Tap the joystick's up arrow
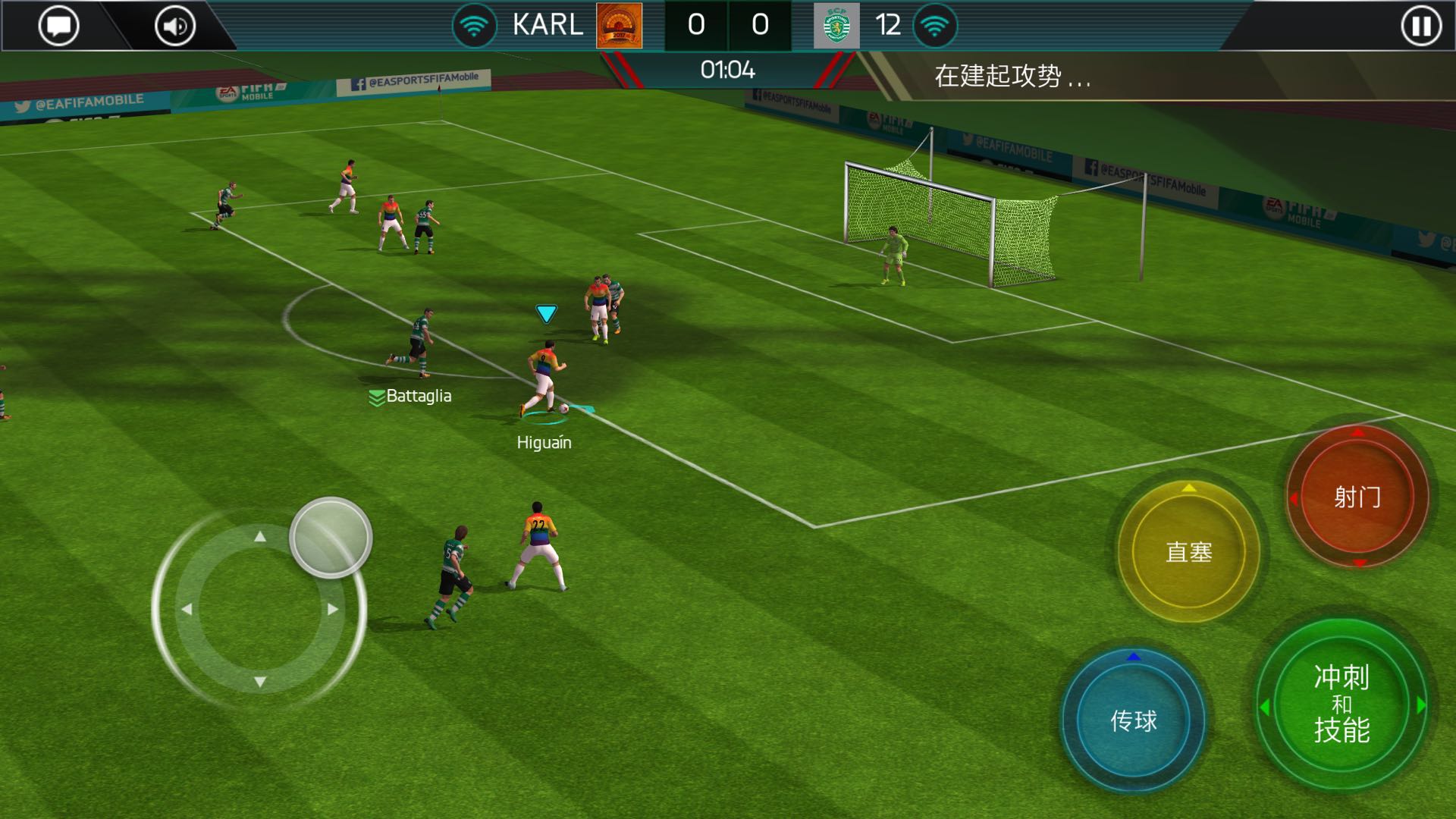The image size is (1456, 819). (x=260, y=537)
